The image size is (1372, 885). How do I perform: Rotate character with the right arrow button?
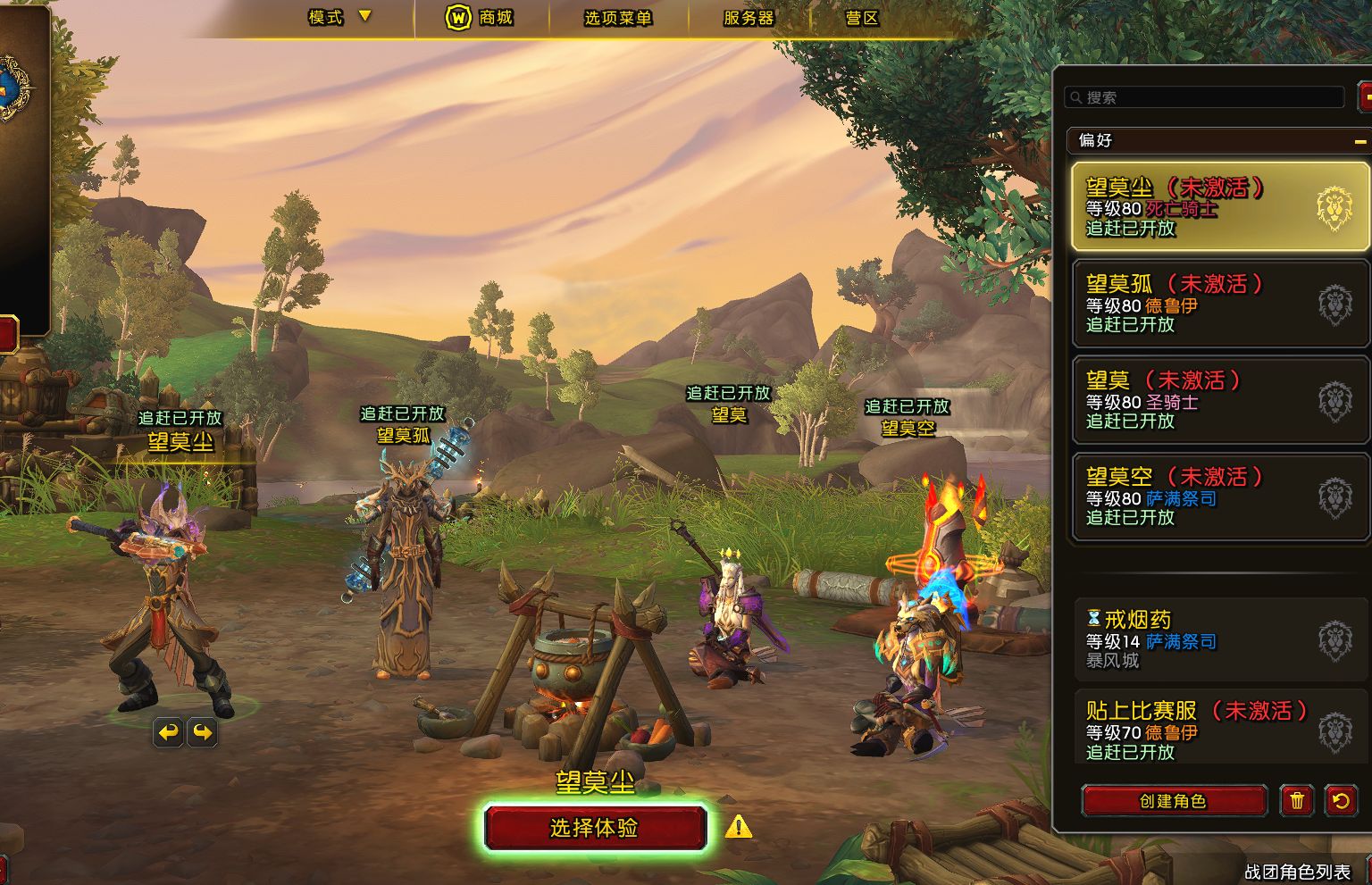(203, 733)
